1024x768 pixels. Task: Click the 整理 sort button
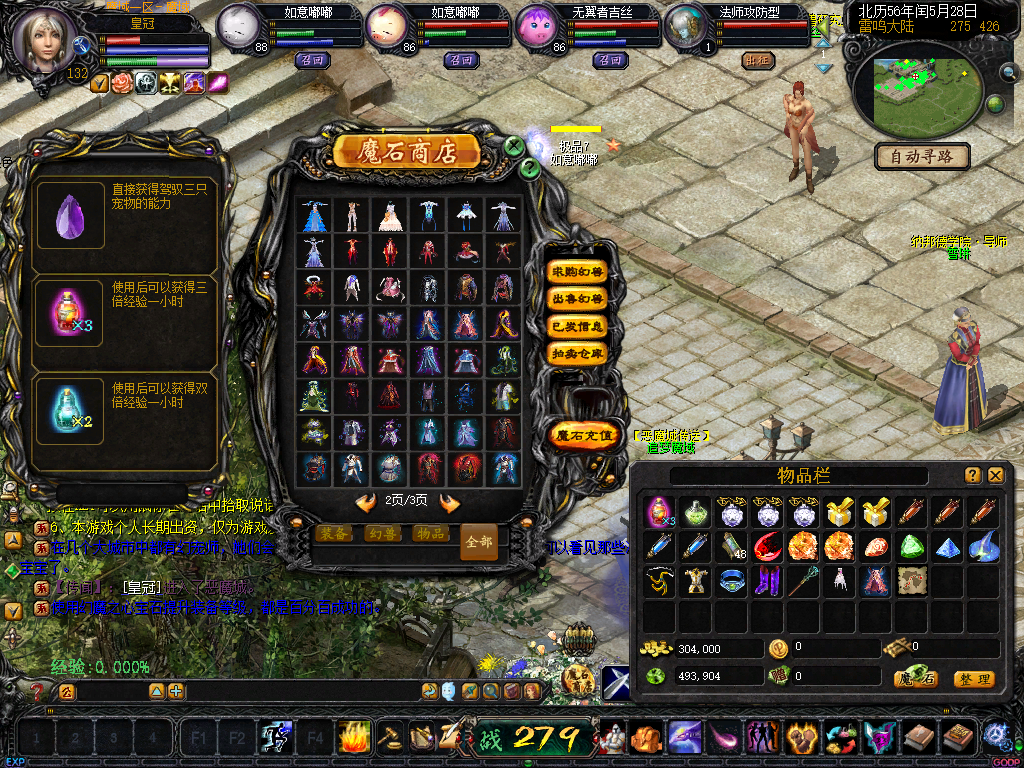(973, 679)
